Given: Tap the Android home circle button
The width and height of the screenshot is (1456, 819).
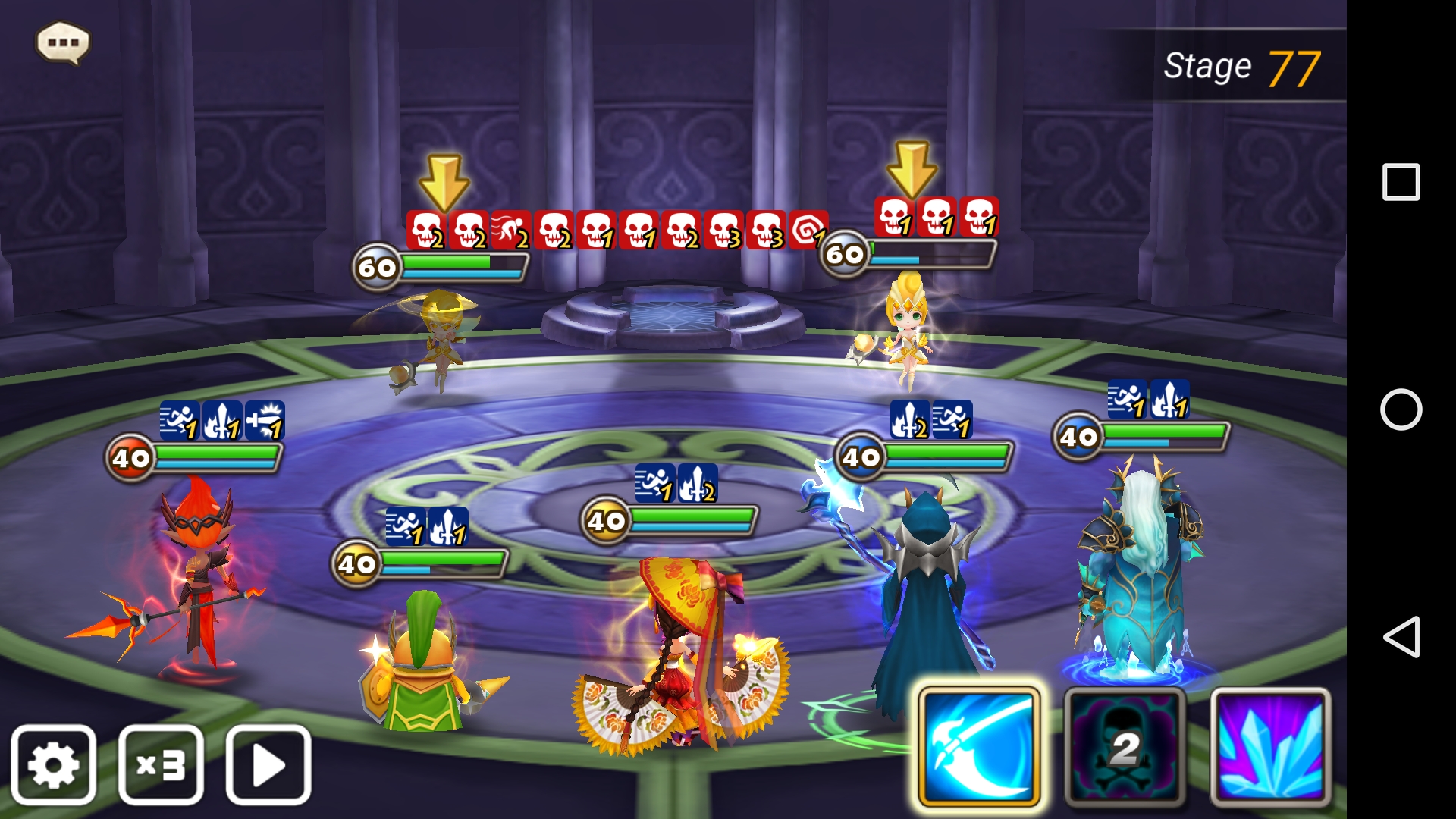Looking at the screenshot, I should 1401,409.
